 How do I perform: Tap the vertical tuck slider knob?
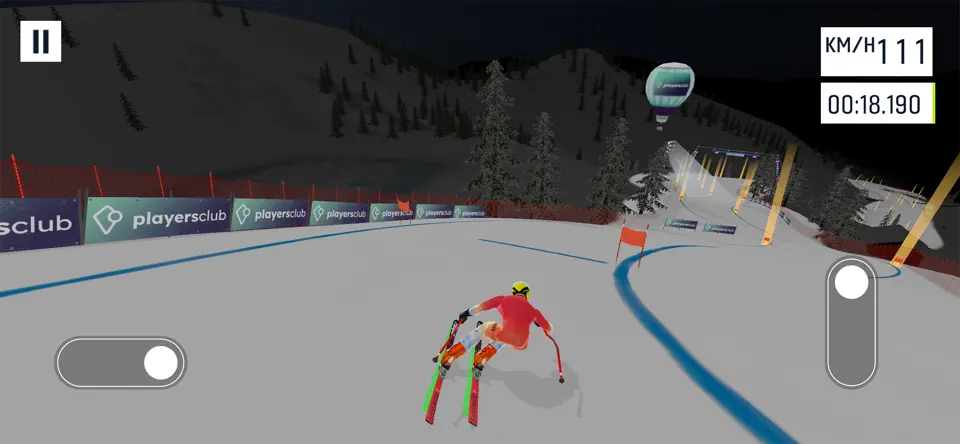tap(852, 283)
